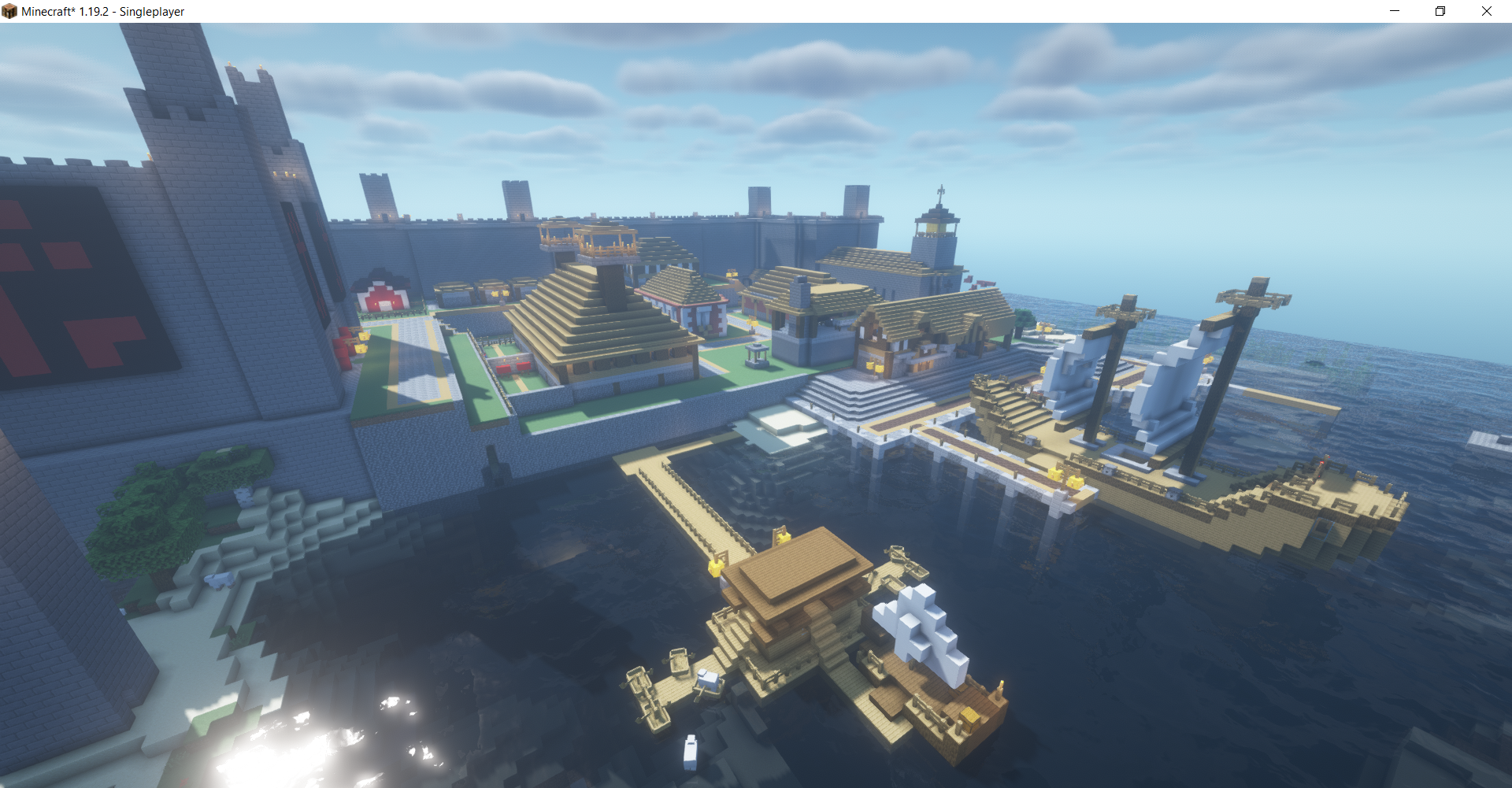Minimize the Minecraft window
Image resolution: width=1512 pixels, height=788 pixels.
point(1395,11)
